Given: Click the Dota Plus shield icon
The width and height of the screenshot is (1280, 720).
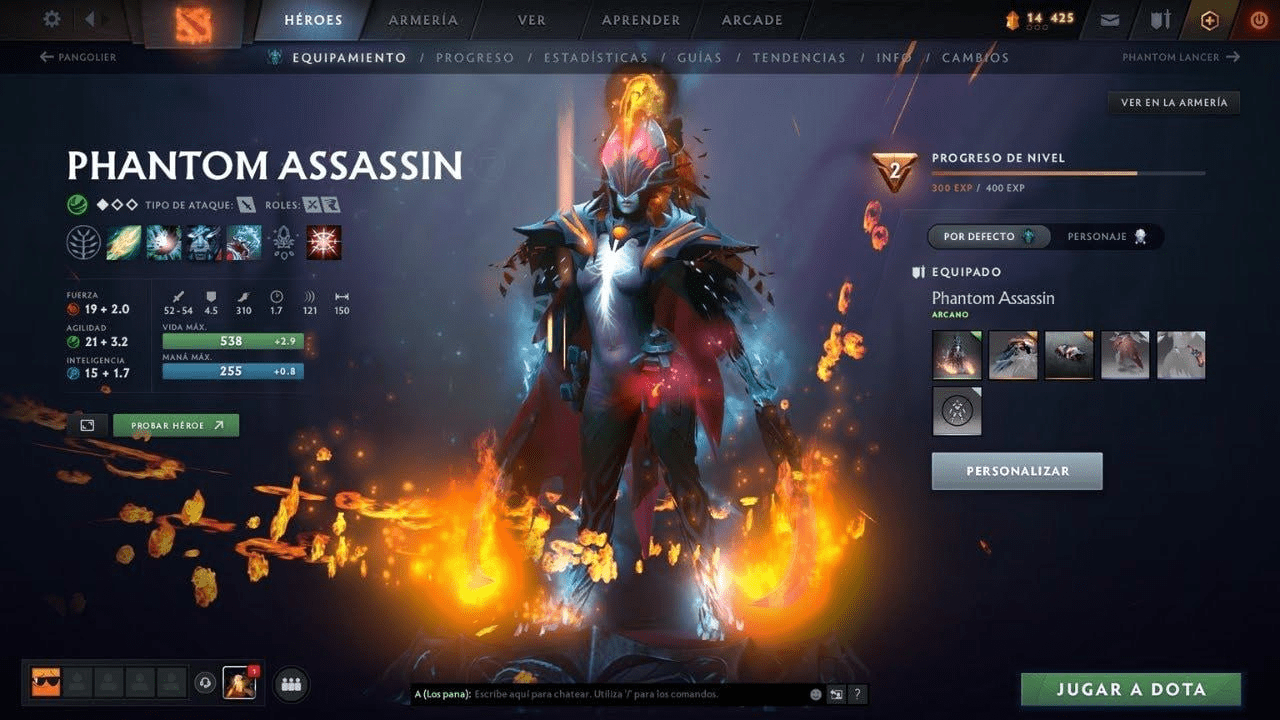Looking at the screenshot, I should pyautogui.click(x=1209, y=19).
